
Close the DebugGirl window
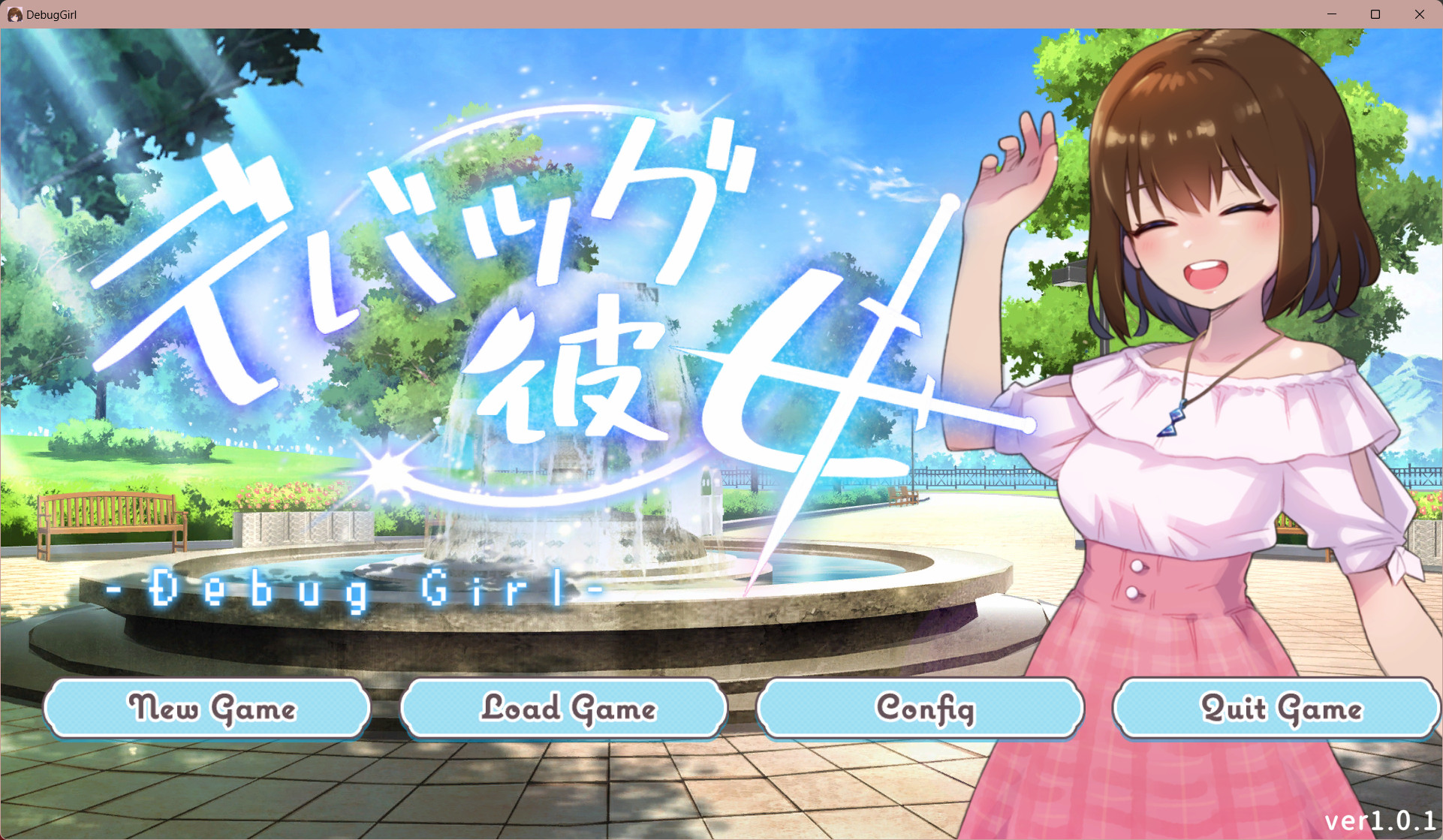[x=1419, y=14]
